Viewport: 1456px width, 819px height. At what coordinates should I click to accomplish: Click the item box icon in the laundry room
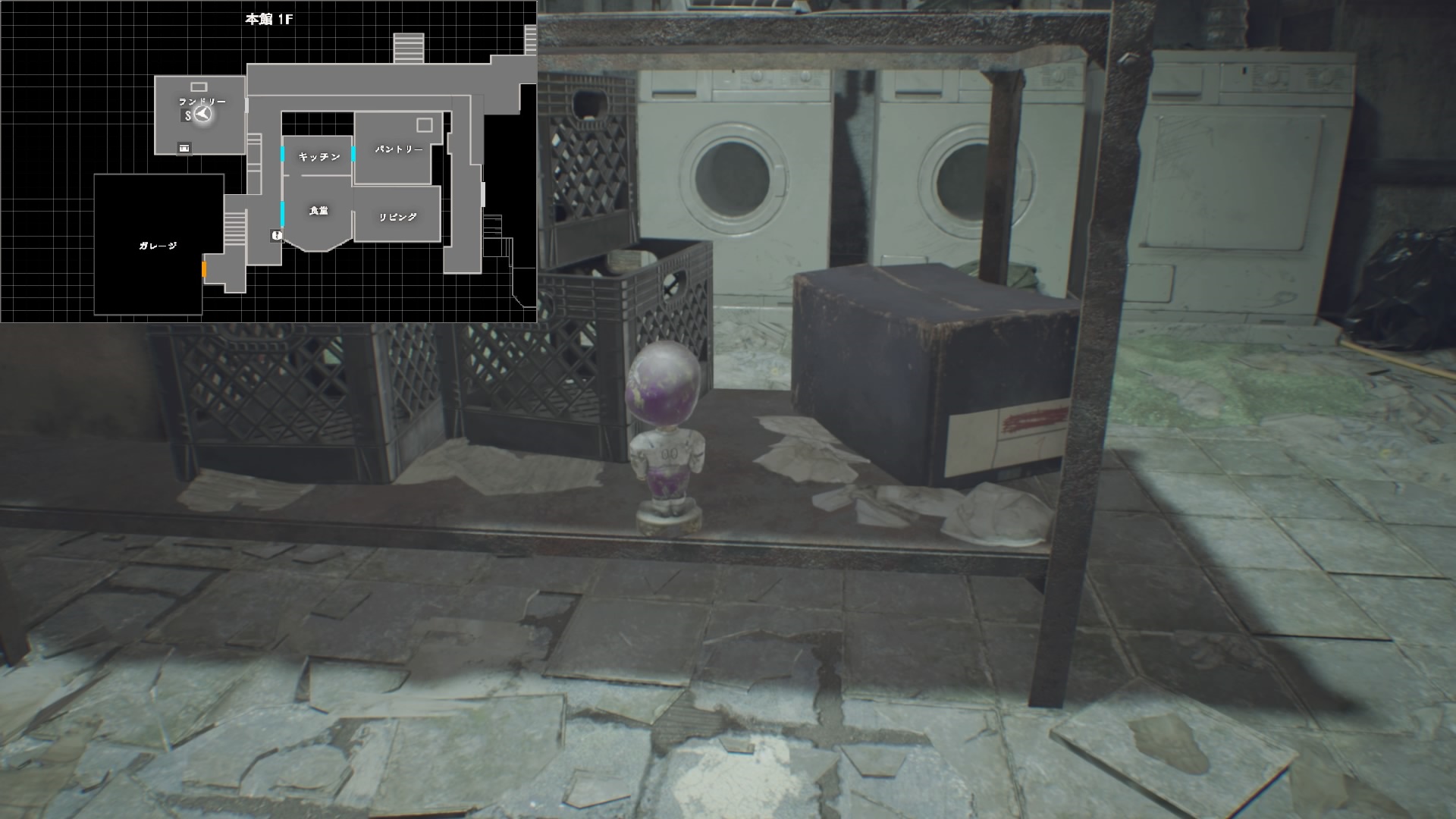click(184, 148)
